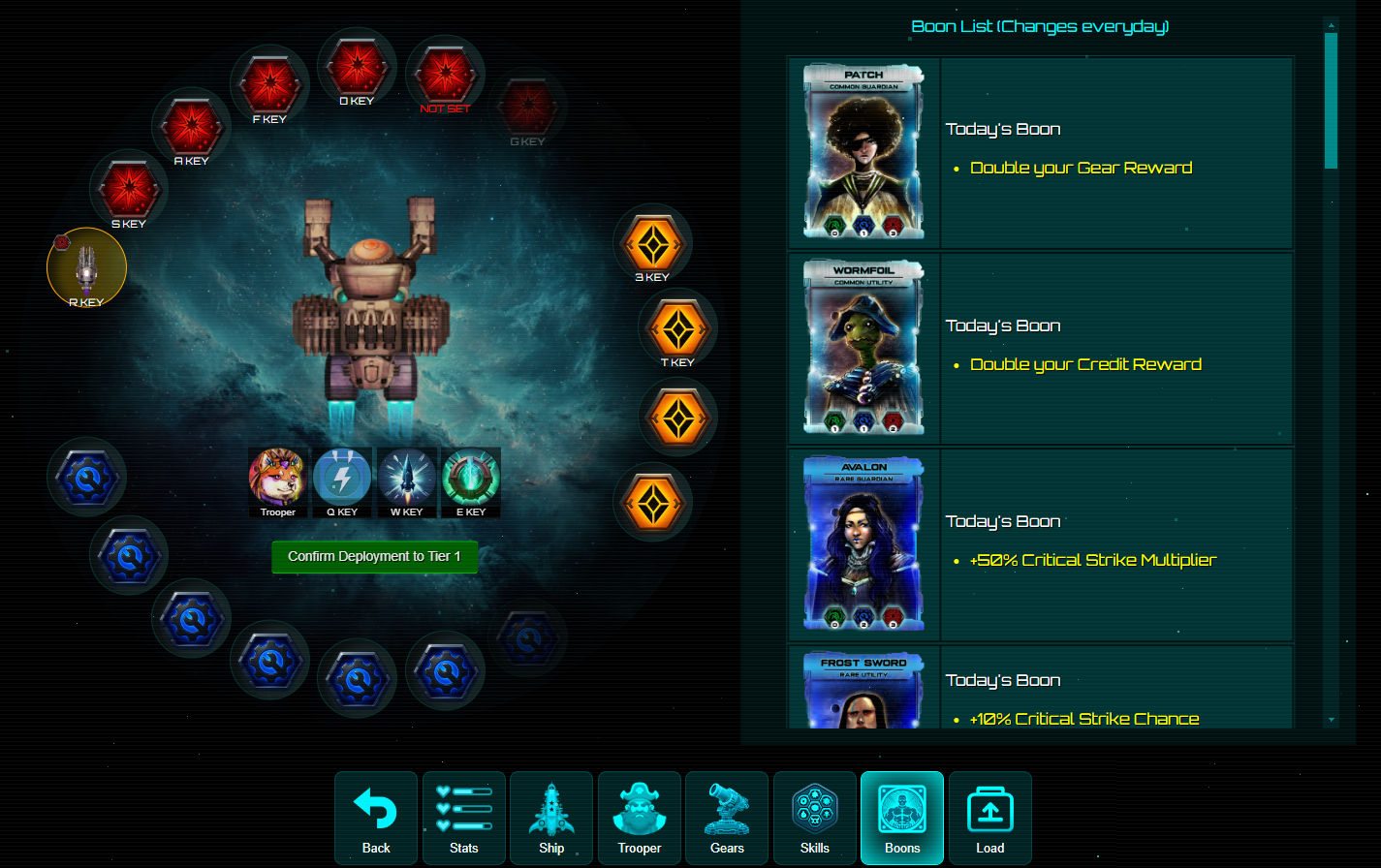Confirm Deployment to Tier 1
This screenshot has height=868, width=1381.
point(374,557)
